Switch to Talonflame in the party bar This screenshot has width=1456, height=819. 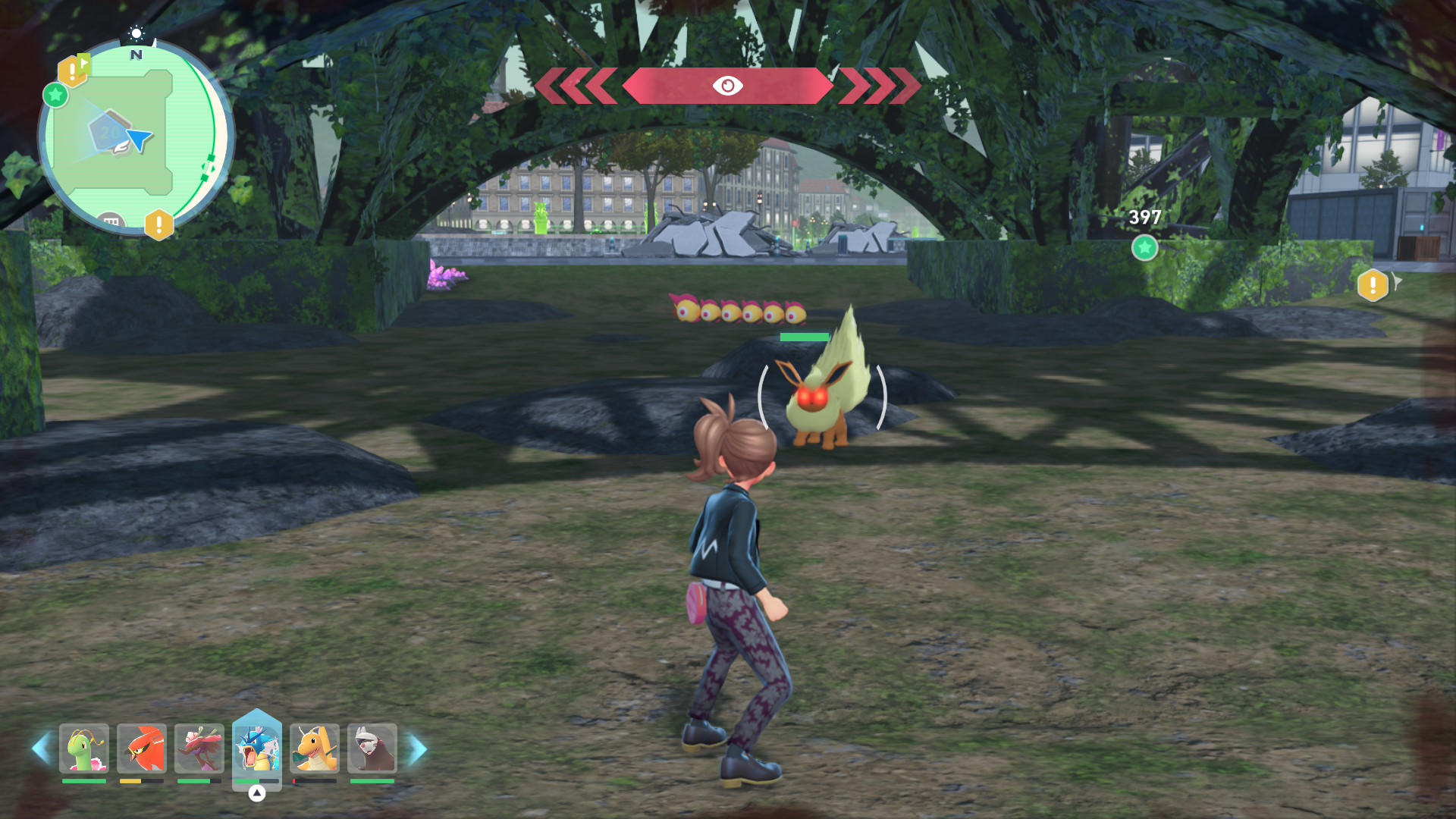[142, 748]
